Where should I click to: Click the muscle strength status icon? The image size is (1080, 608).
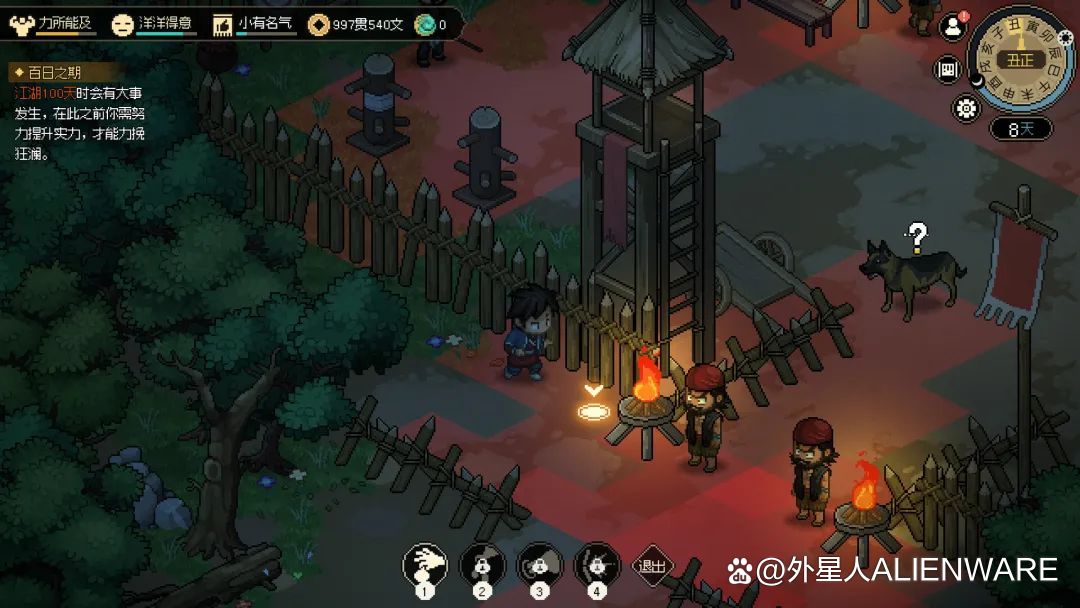(x=22, y=24)
